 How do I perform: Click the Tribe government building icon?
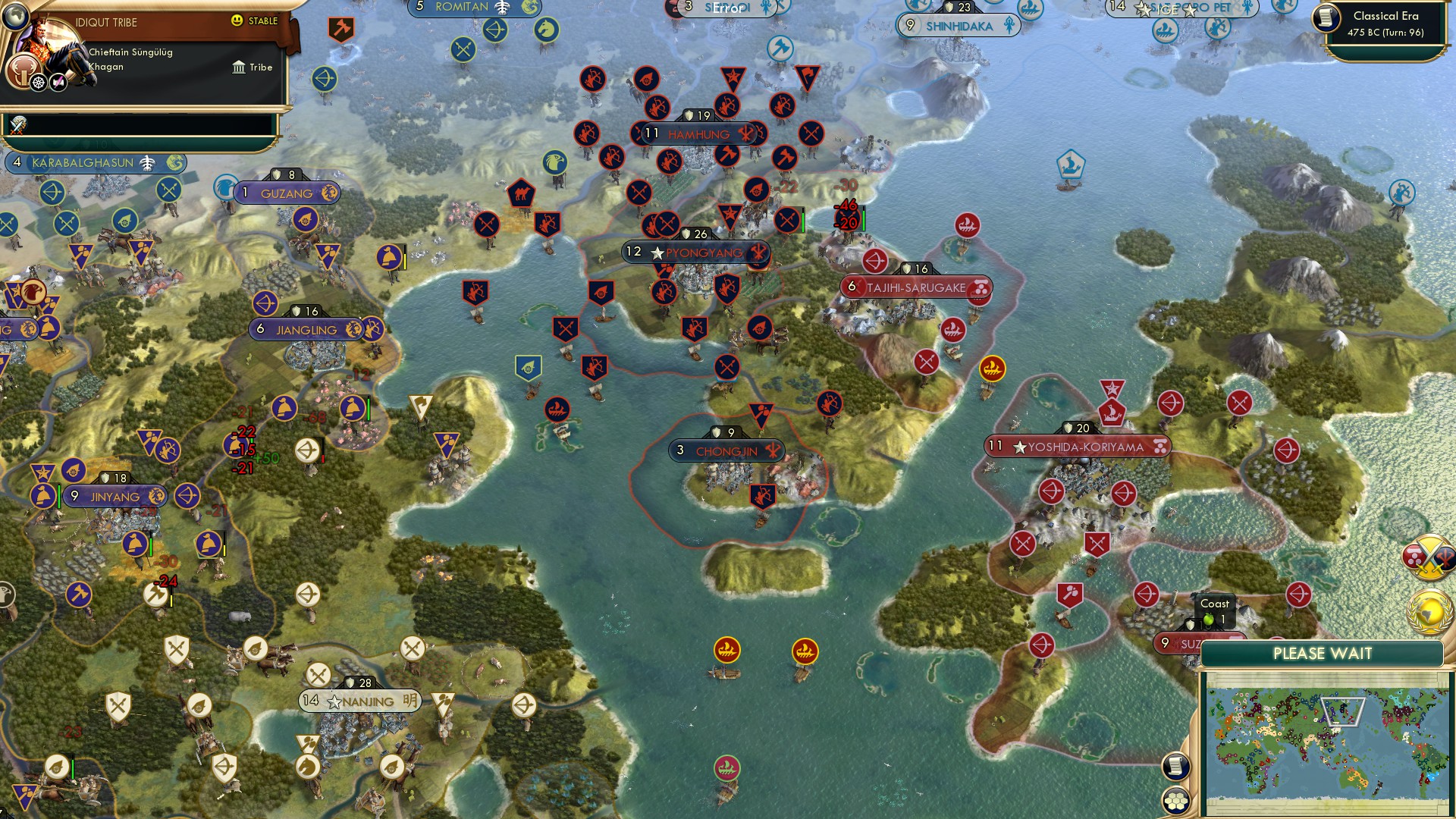pos(239,67)
